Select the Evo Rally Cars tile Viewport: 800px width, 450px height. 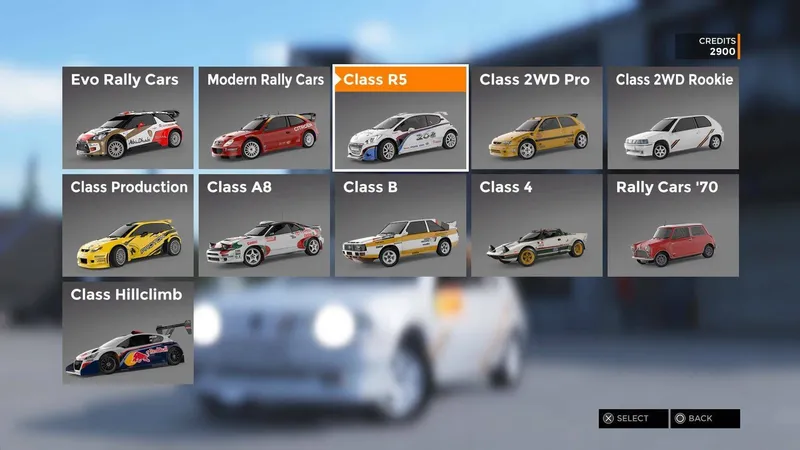click(128, 118)
